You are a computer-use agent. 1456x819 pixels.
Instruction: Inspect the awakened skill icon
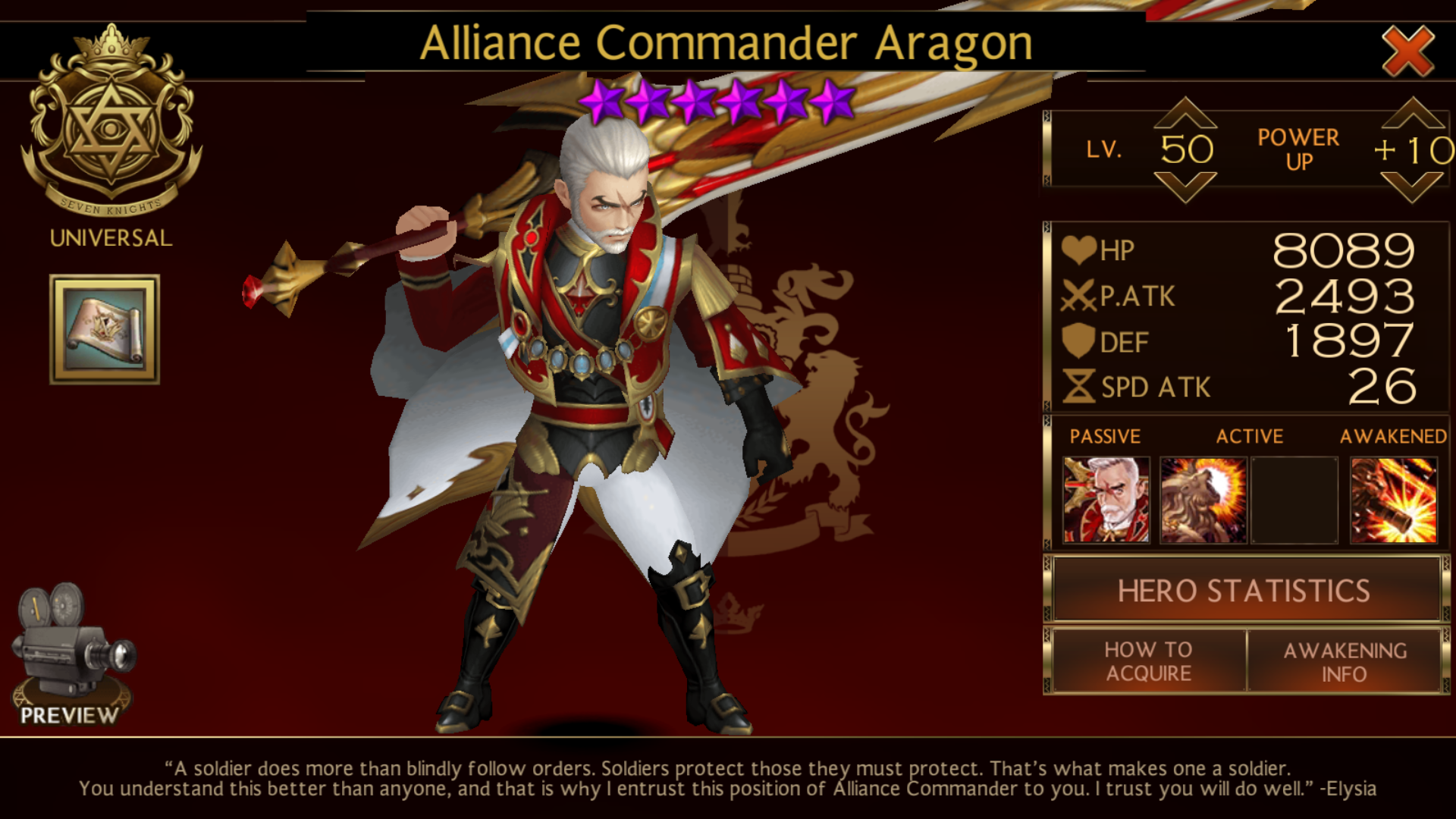pos(1394,500)
